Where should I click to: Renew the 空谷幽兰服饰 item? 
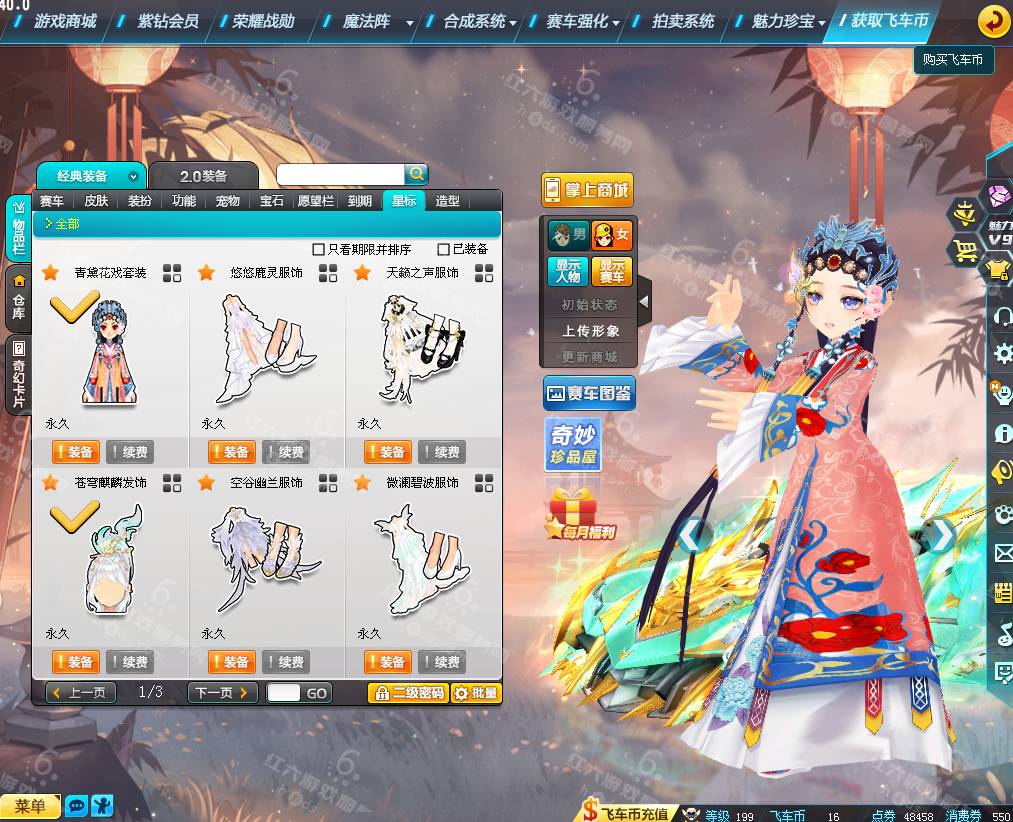[286, 662]
